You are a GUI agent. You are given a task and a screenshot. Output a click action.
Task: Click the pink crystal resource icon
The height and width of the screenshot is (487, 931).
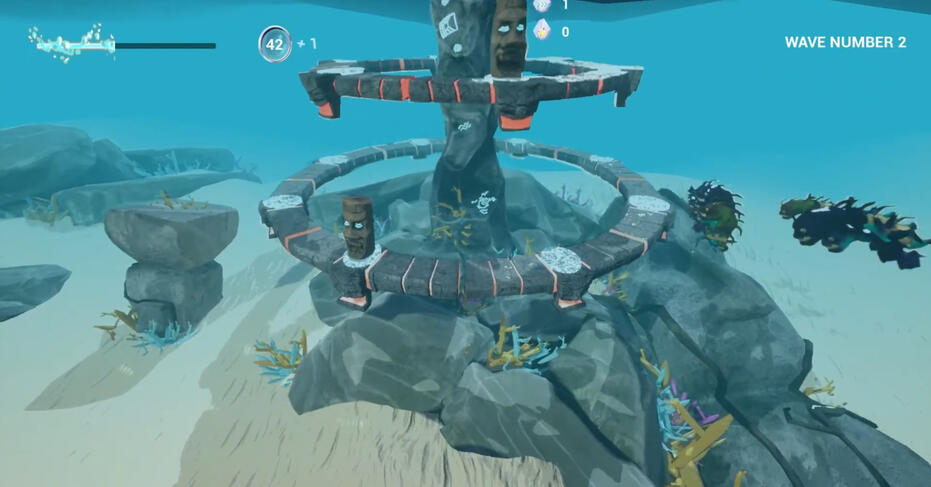click(542, 30)
